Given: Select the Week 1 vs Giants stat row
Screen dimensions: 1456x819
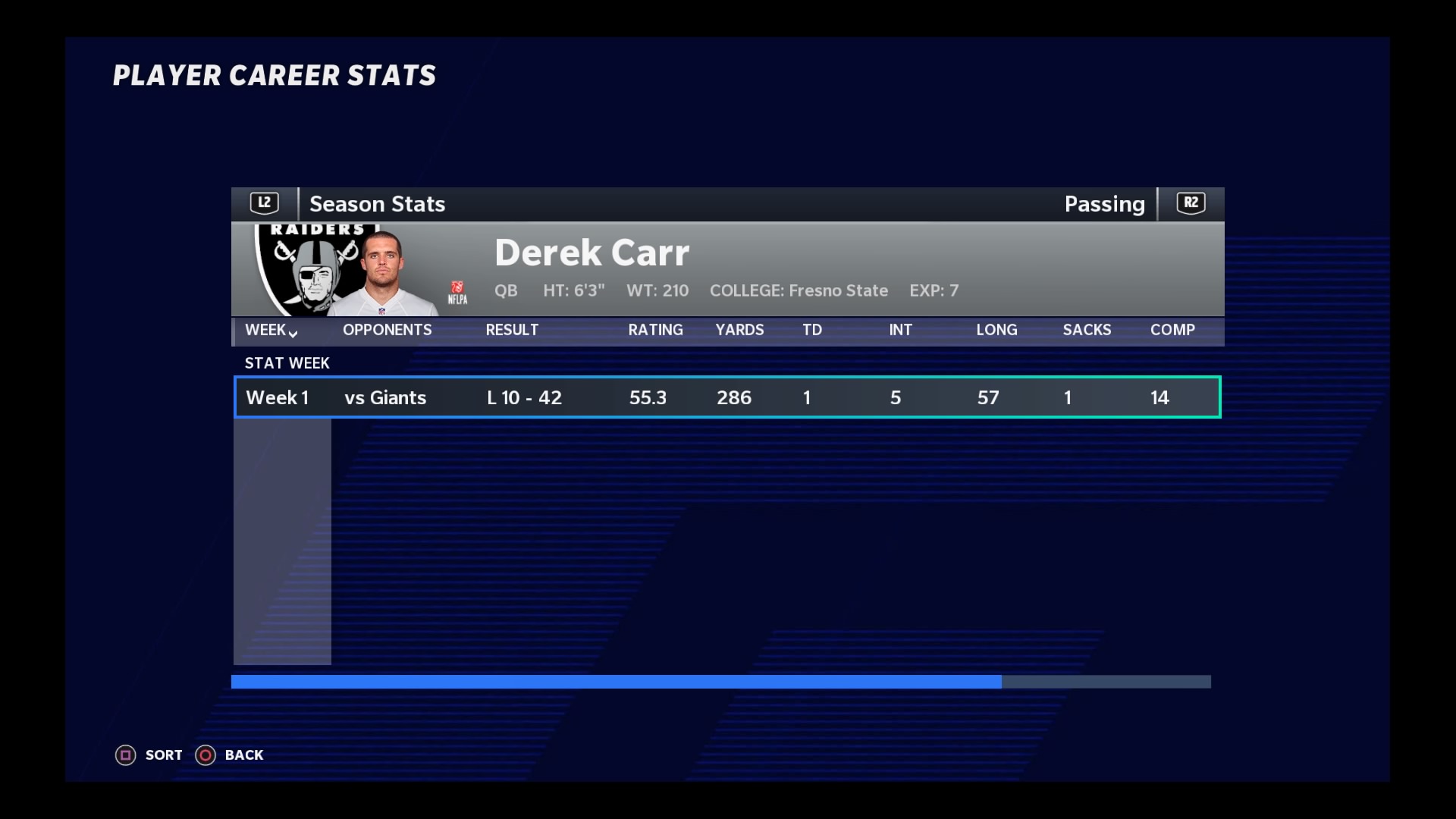Looking at the screenshot, I should pos(726,397).
